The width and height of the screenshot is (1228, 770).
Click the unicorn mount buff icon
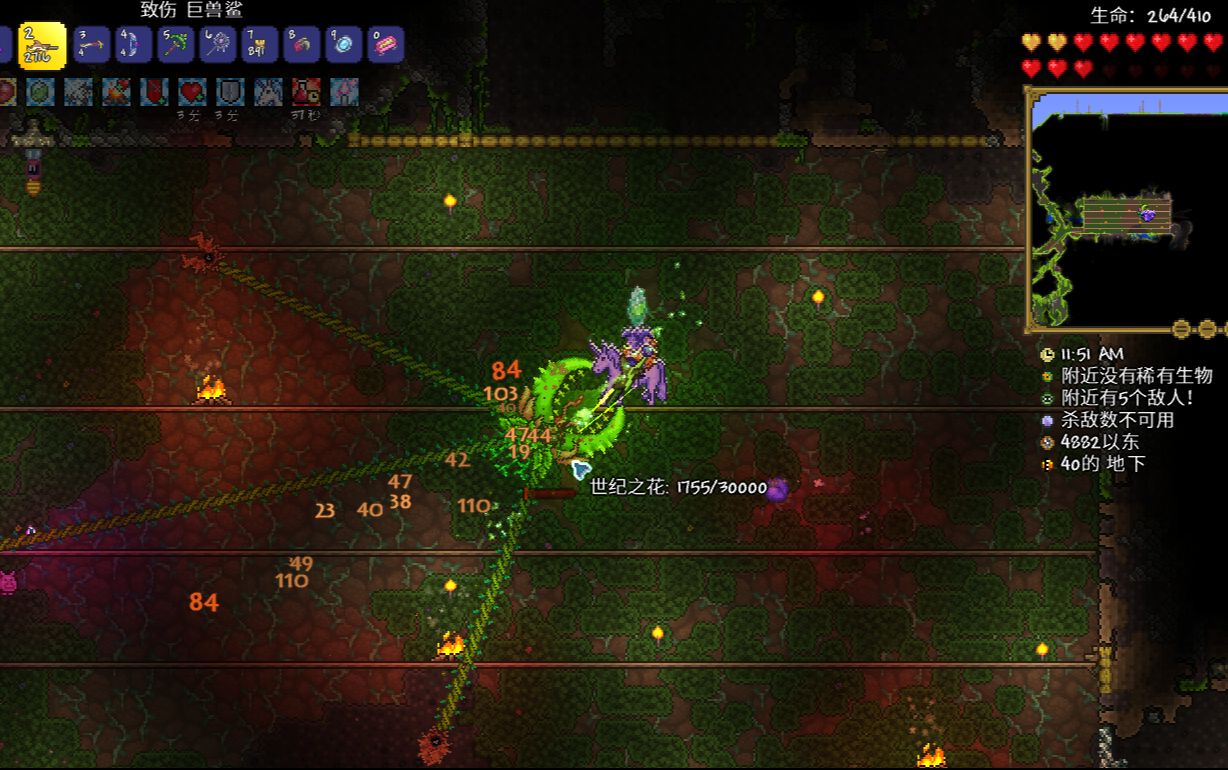coord(268,92)
